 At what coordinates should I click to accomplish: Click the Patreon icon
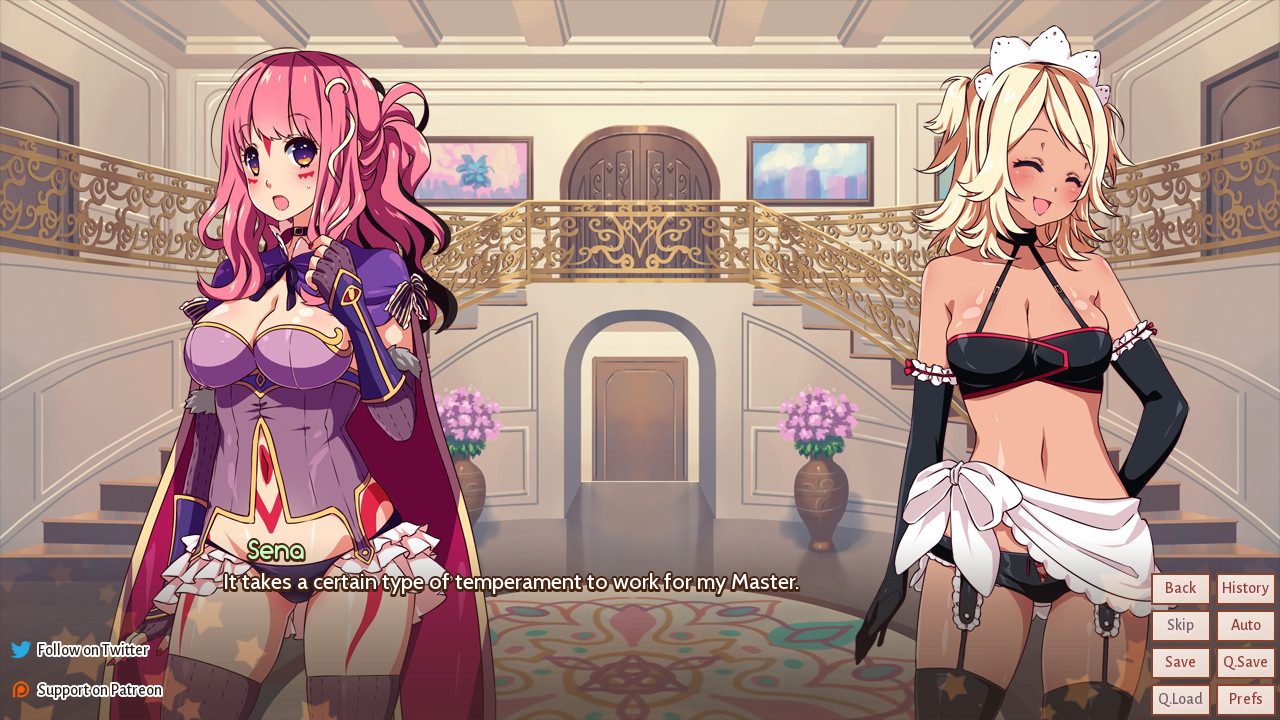pyautogui.click(x=18, y=689)
